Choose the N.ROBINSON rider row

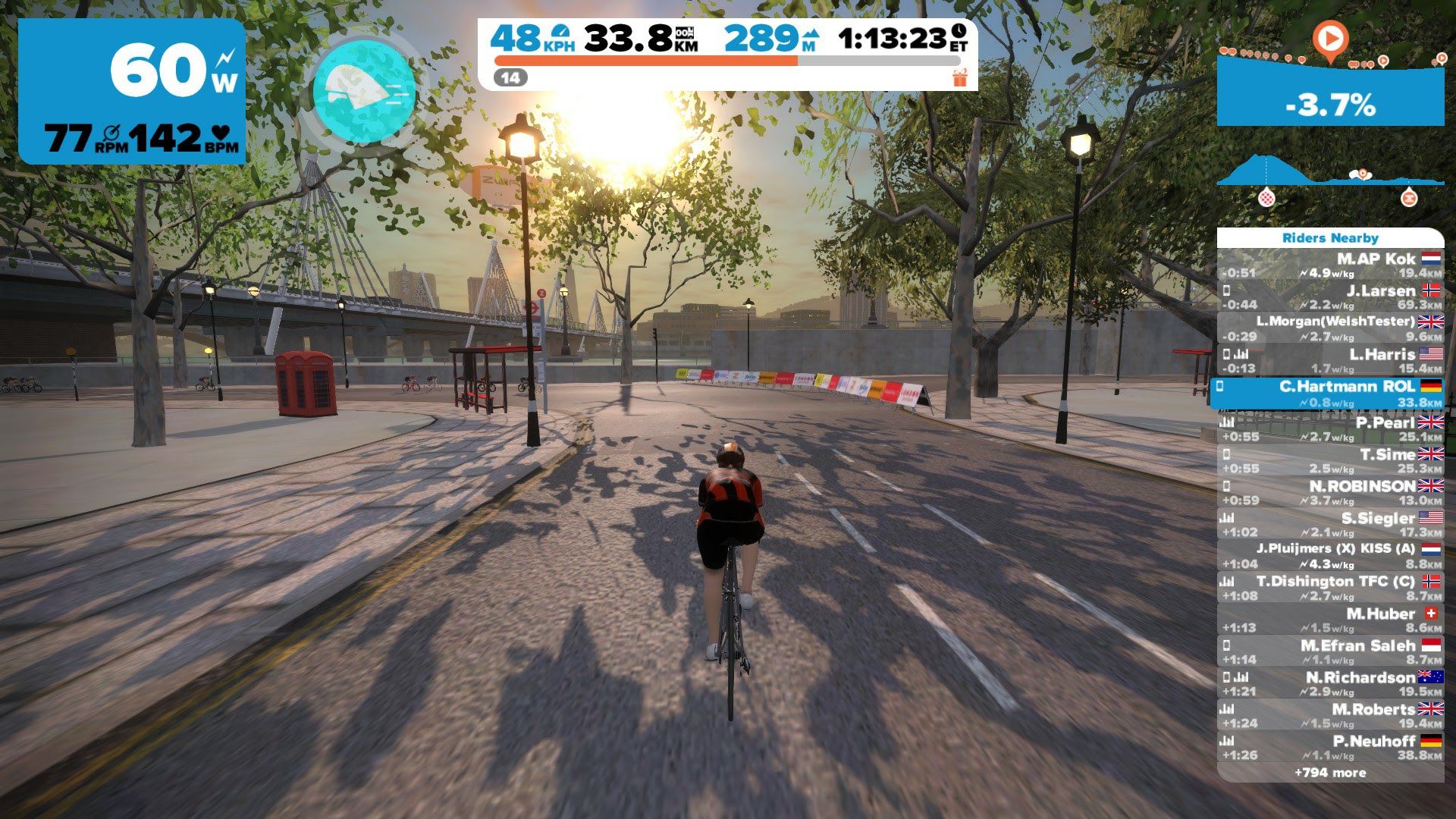(x=1330, y=493)
